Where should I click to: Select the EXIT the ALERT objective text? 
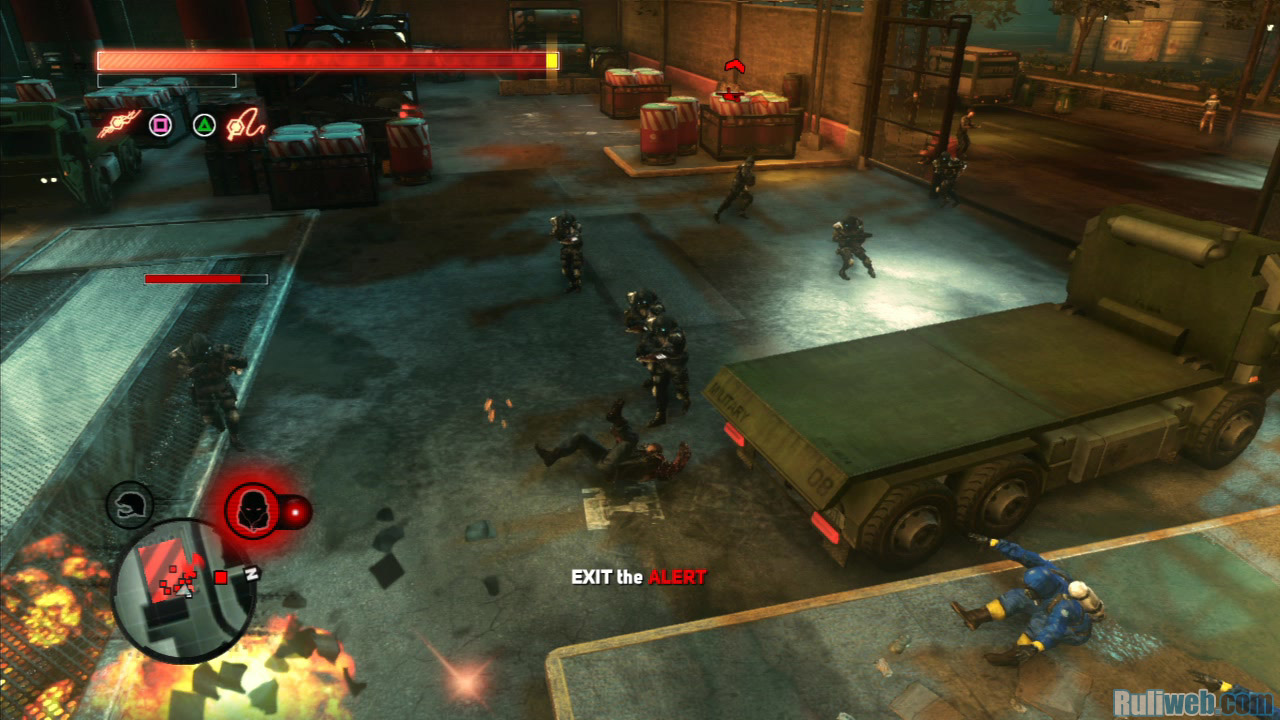(638, 577)
